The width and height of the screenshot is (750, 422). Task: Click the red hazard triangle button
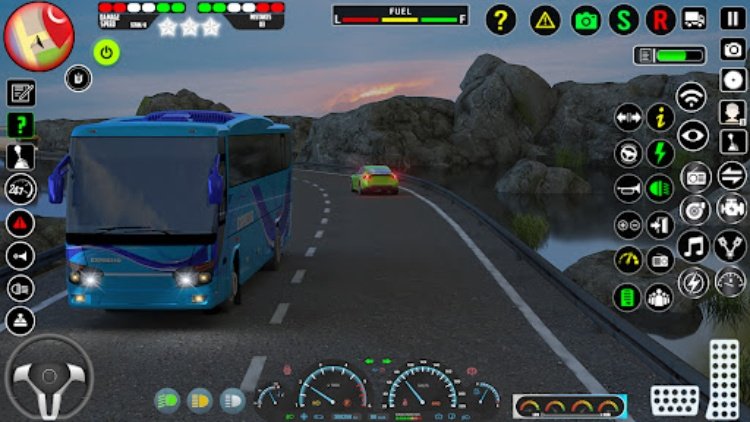[x=20, y=223]
